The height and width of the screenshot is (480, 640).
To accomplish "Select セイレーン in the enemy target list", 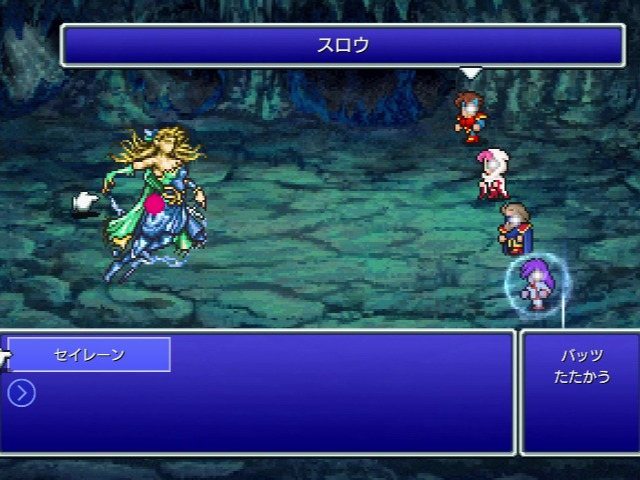I will click(x=90, y=355).
